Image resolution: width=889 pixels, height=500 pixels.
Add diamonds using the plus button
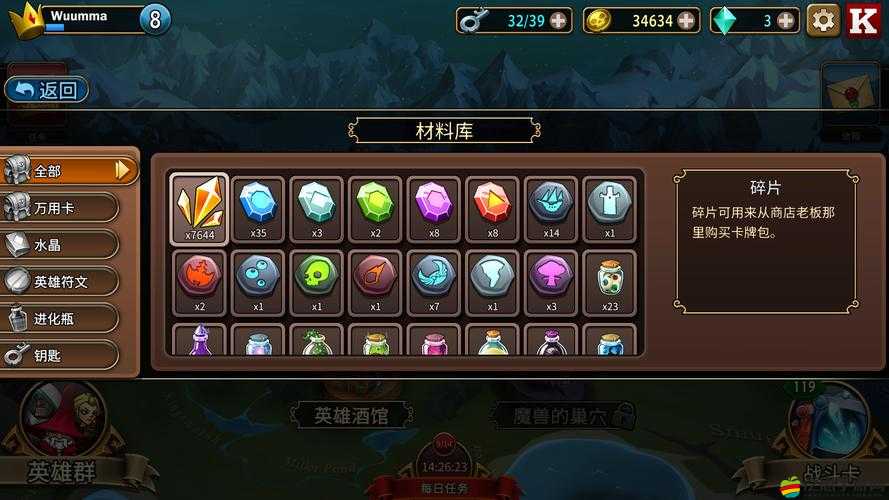786,20
